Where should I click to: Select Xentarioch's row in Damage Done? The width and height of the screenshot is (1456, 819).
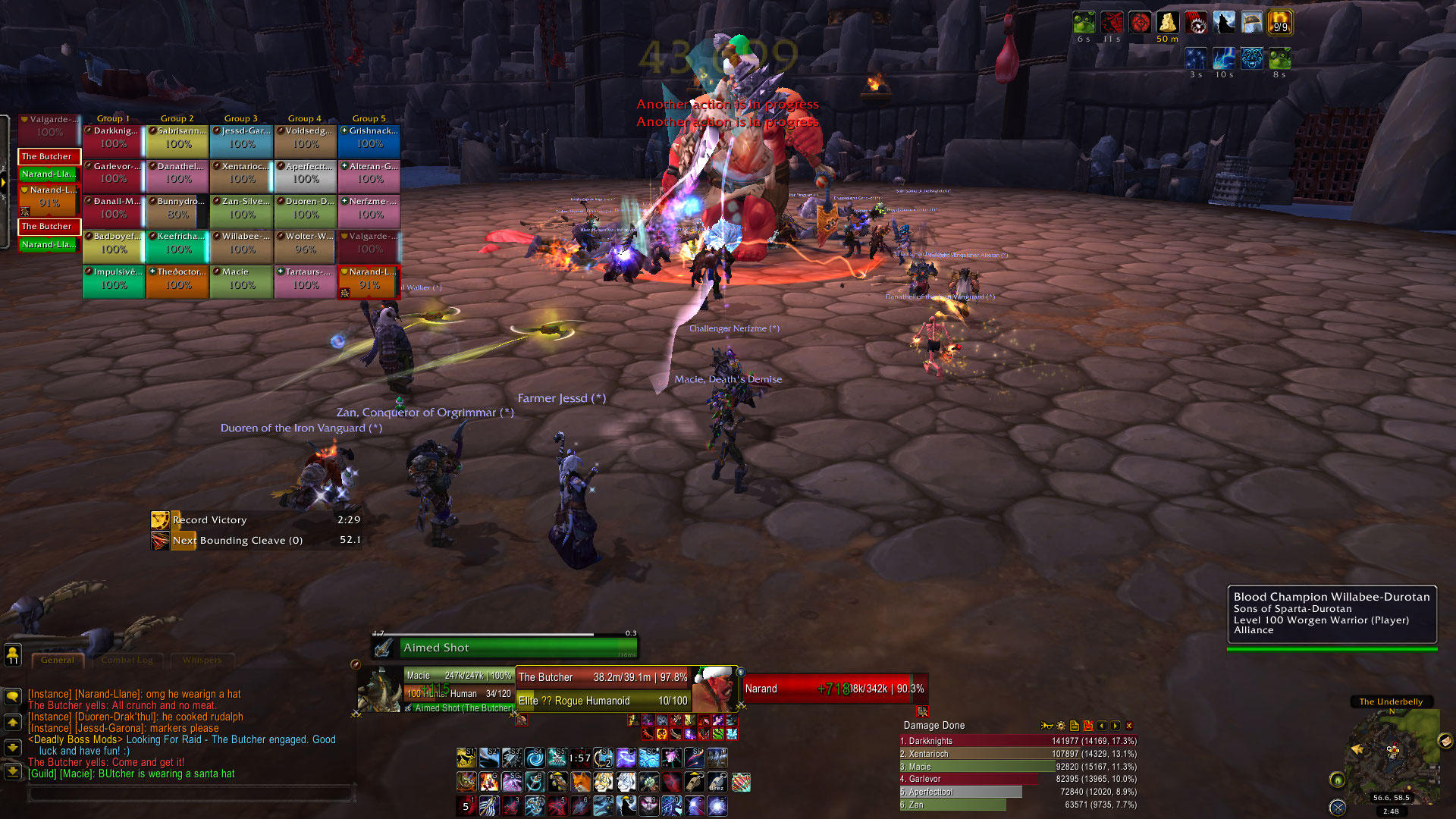tap(1018, 754)
